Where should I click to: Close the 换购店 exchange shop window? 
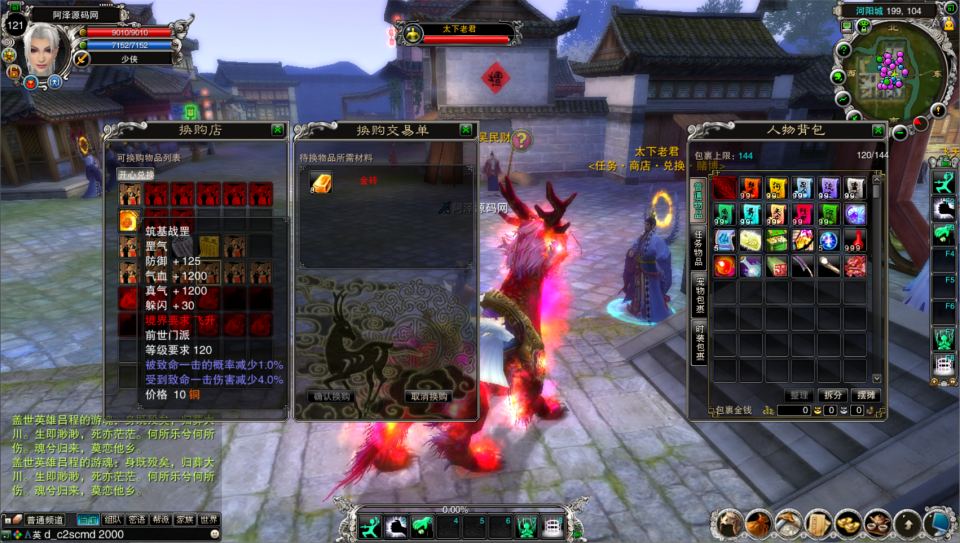coord(277,130)
